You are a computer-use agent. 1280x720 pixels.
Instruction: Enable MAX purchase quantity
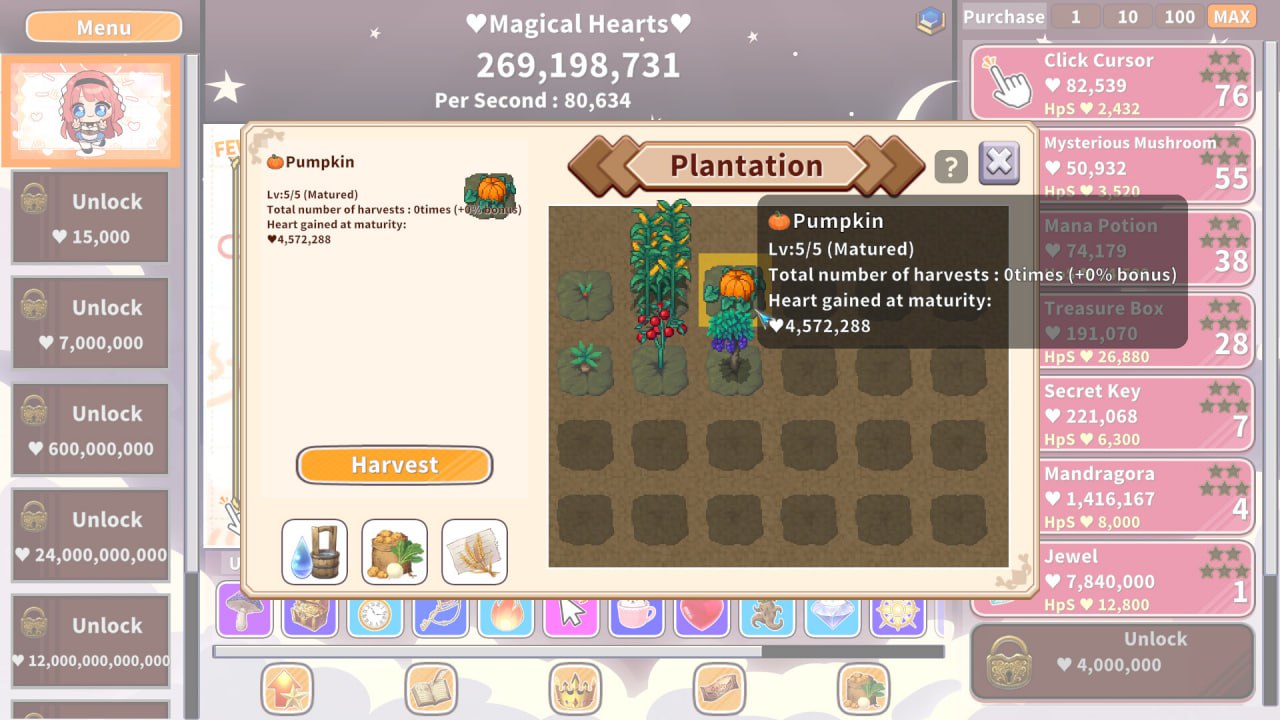point(1232,16)
